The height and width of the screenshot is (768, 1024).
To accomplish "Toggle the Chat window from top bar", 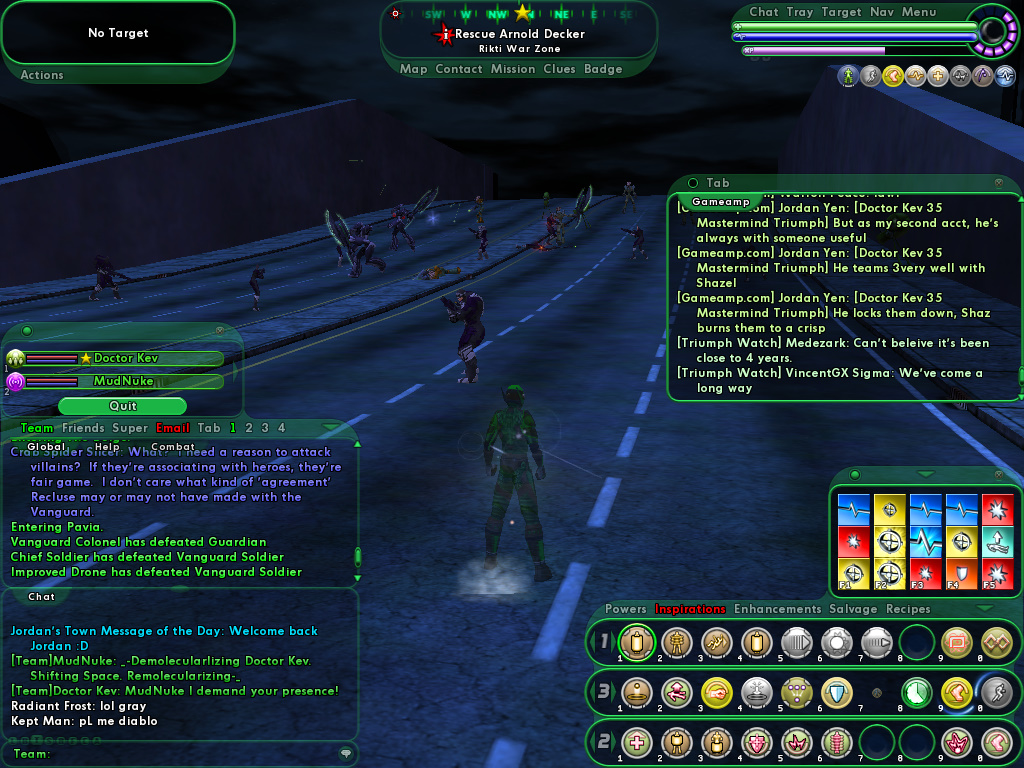I will pos(763,12).
